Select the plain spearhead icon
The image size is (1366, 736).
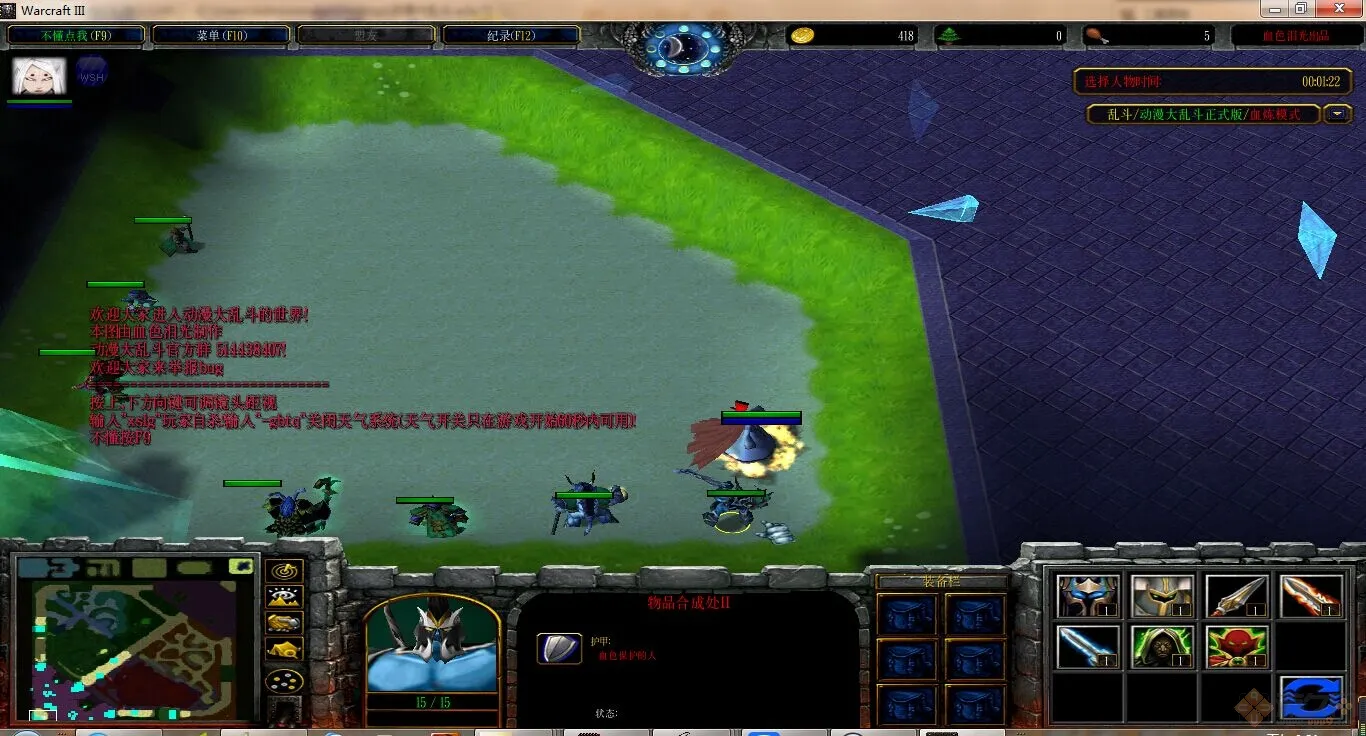click(x=1236, y=597)
